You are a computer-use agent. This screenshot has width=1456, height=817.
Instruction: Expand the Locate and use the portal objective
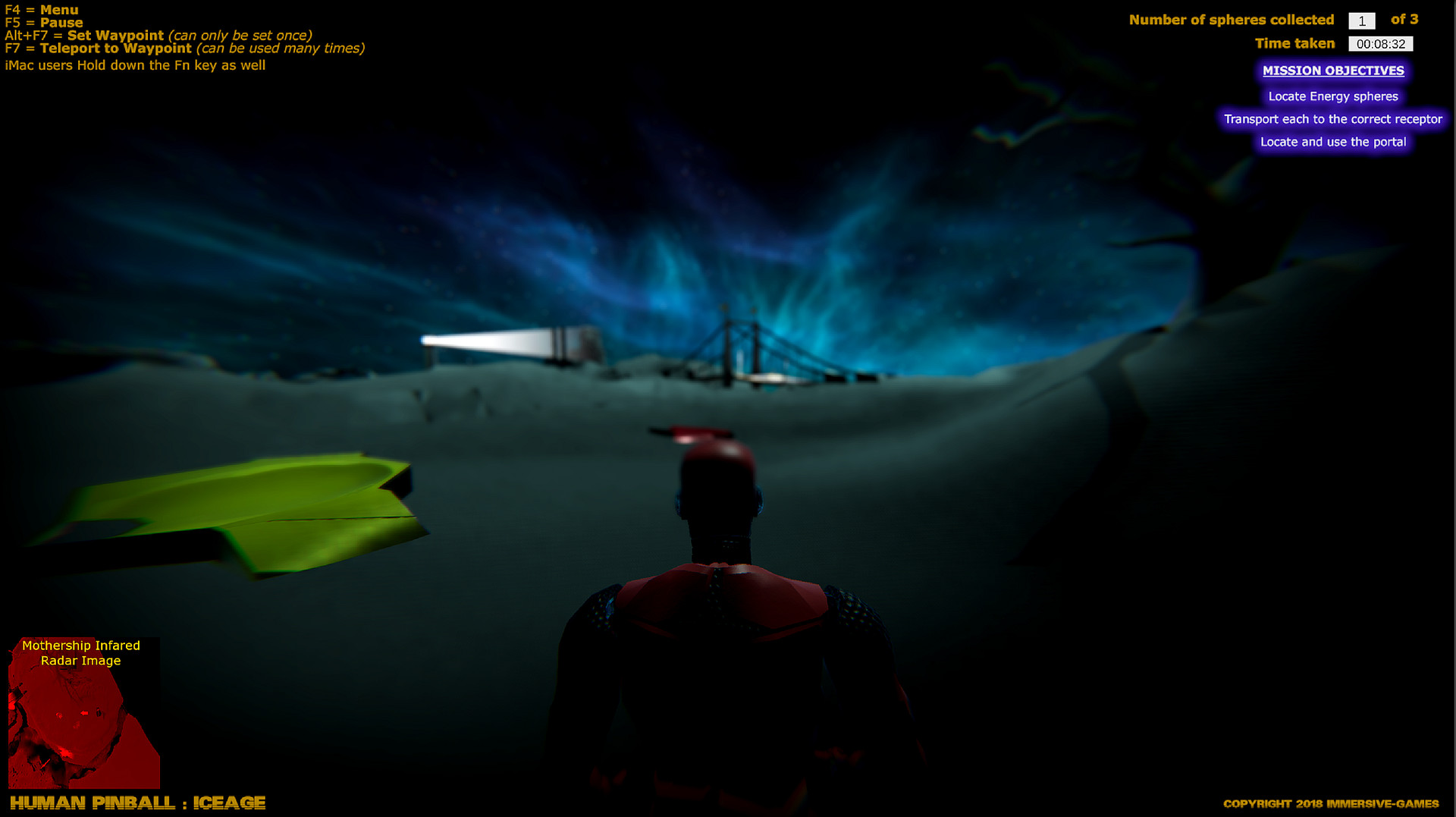(1332, 142)
